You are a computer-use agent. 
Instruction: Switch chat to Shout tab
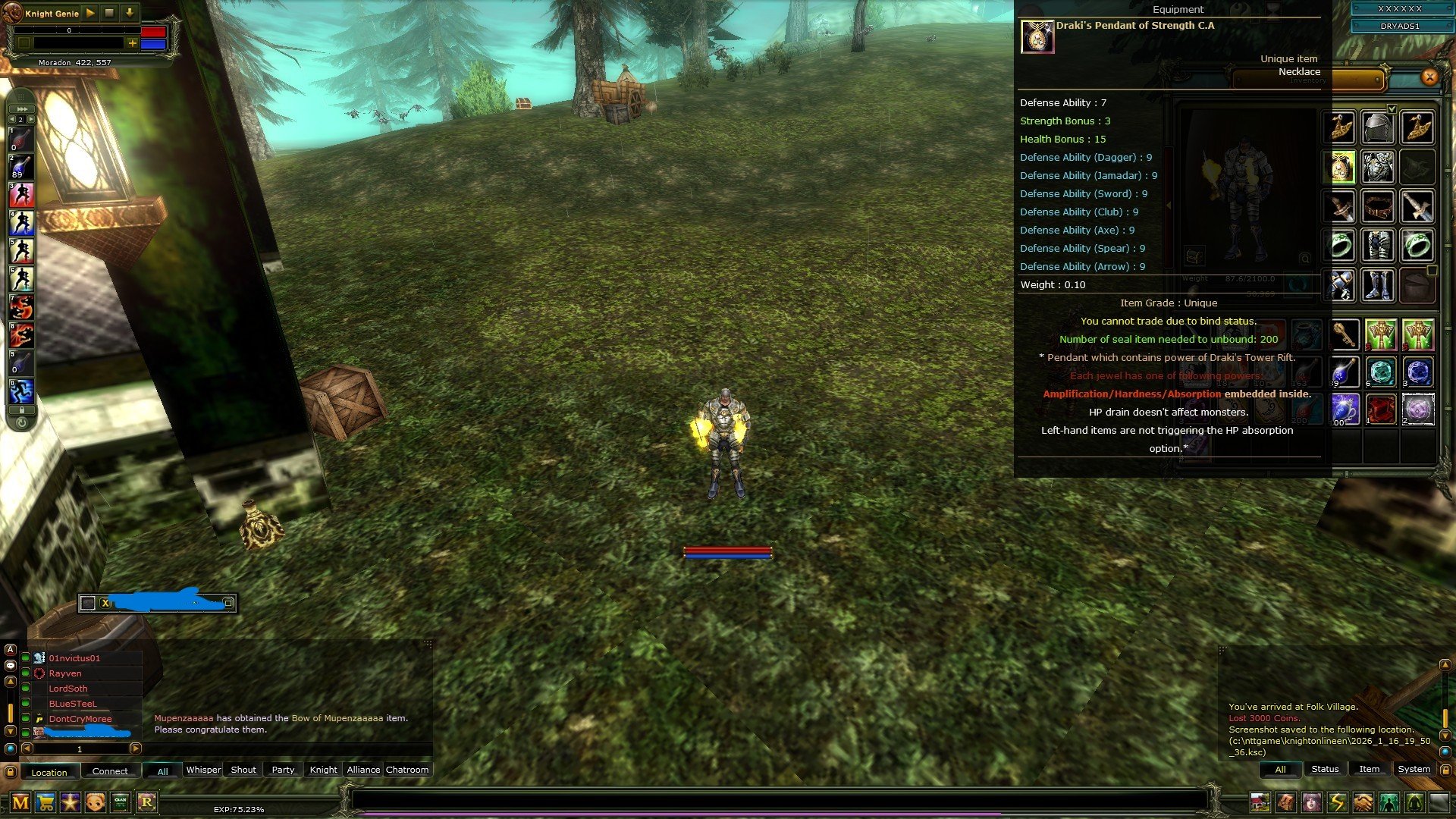click(243, 770)
